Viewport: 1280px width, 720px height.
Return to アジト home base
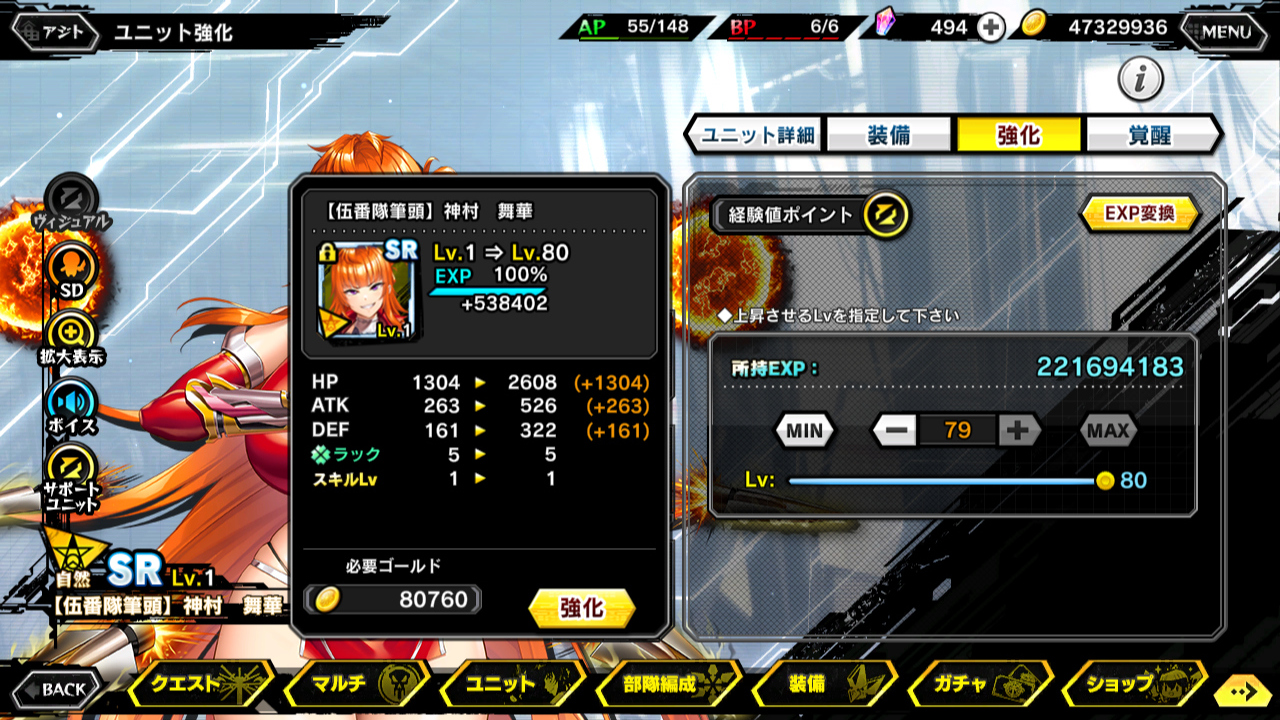pos(55,32)
